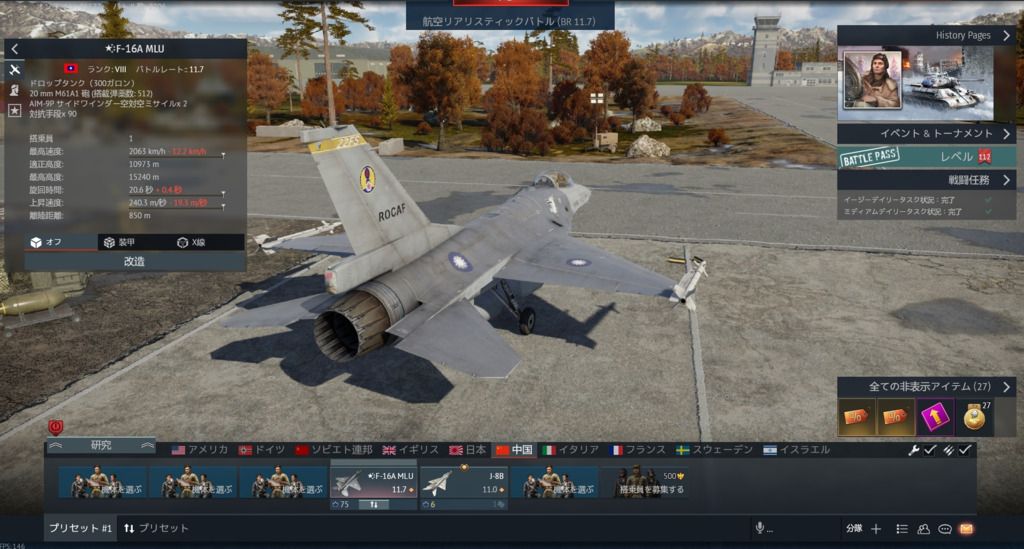Open the 改造 modifications button
Screen dimensions: 1024x549
pyautogui.click(x=134, y=261)
